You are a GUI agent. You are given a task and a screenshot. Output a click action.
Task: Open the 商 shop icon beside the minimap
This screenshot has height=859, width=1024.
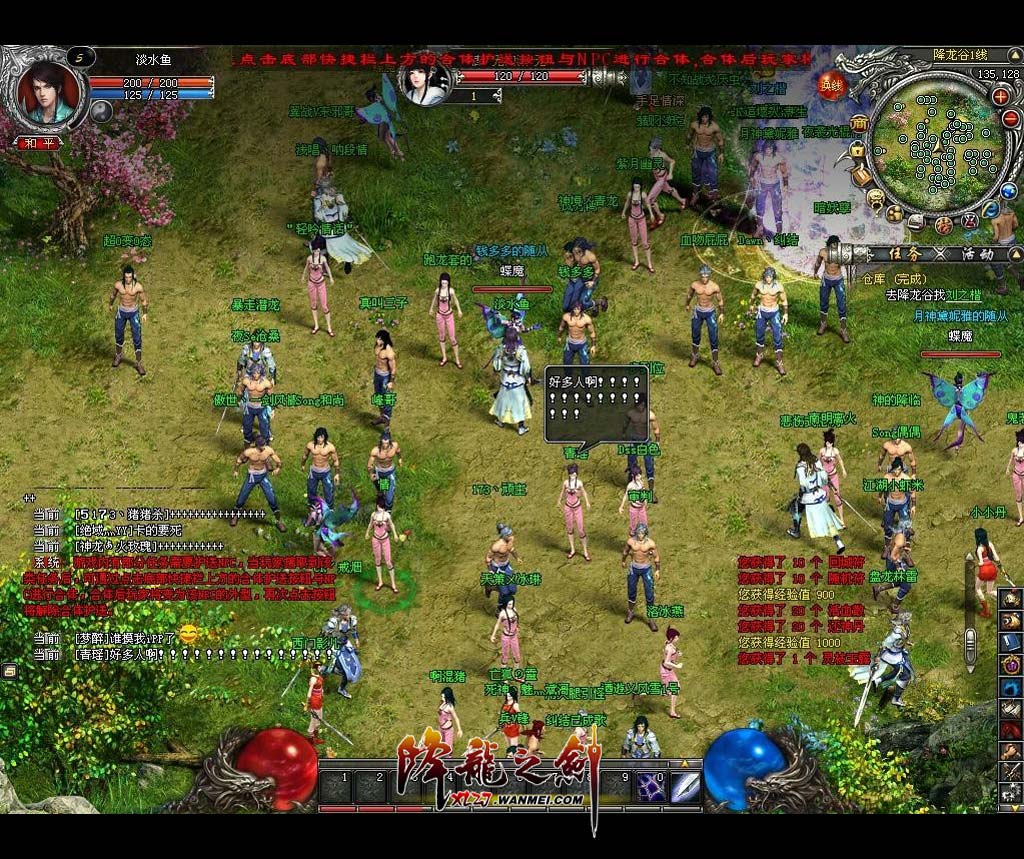point(859,123)
